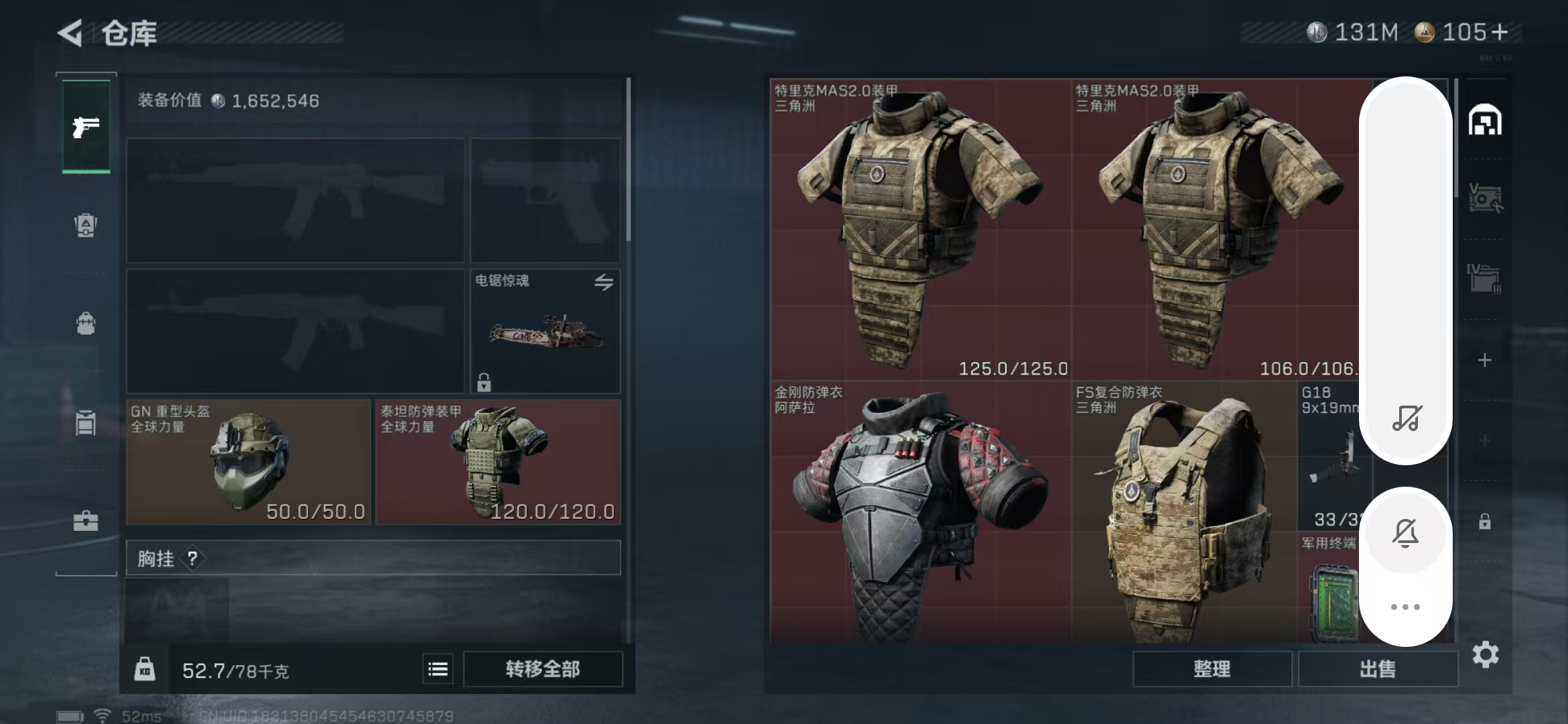1568x724 pixels.
Task: Select the pistol weapons tab
Action: pyautogui.click(x=86, y=127)
